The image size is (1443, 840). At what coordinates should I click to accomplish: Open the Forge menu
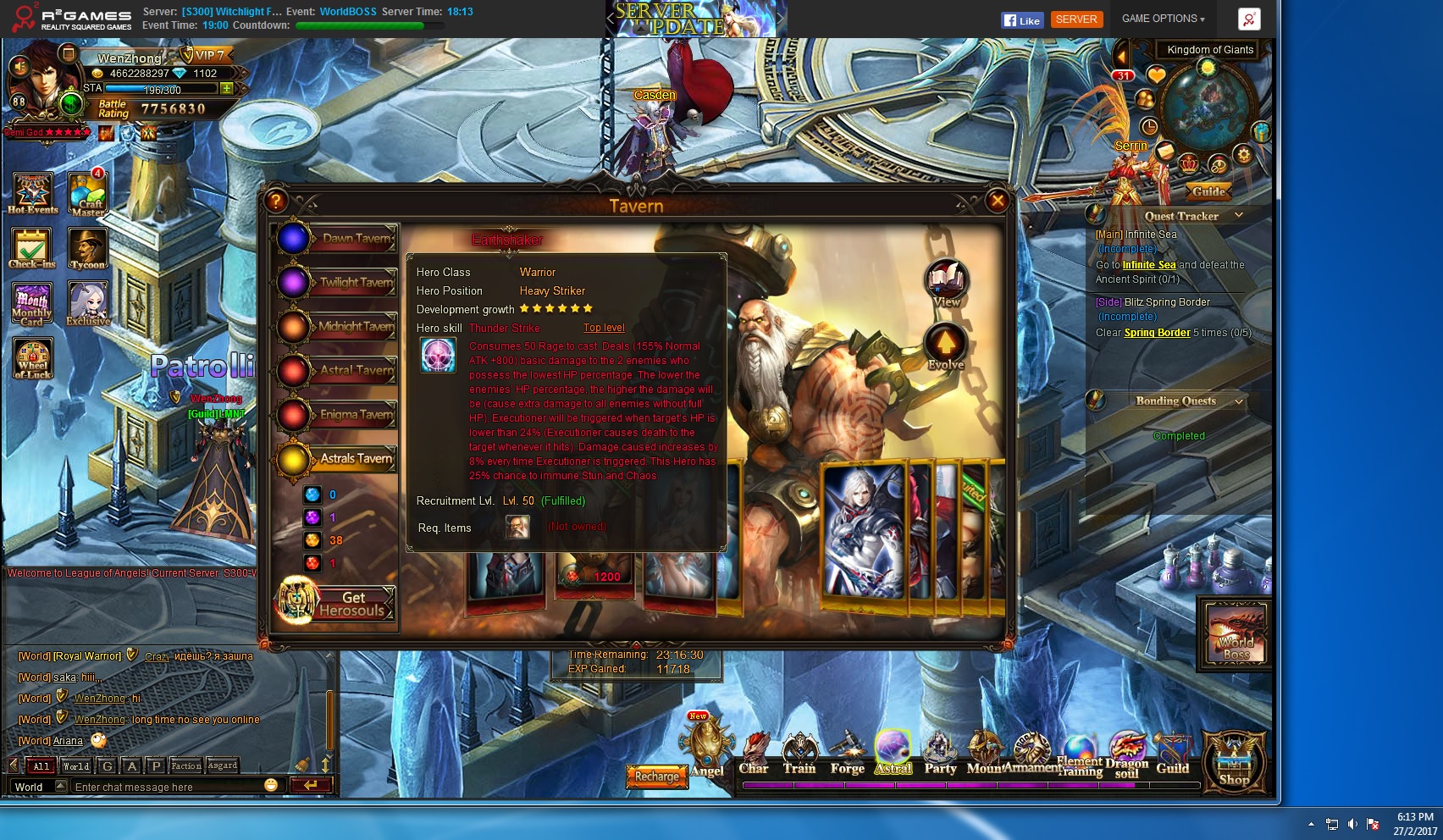point(847,754)
